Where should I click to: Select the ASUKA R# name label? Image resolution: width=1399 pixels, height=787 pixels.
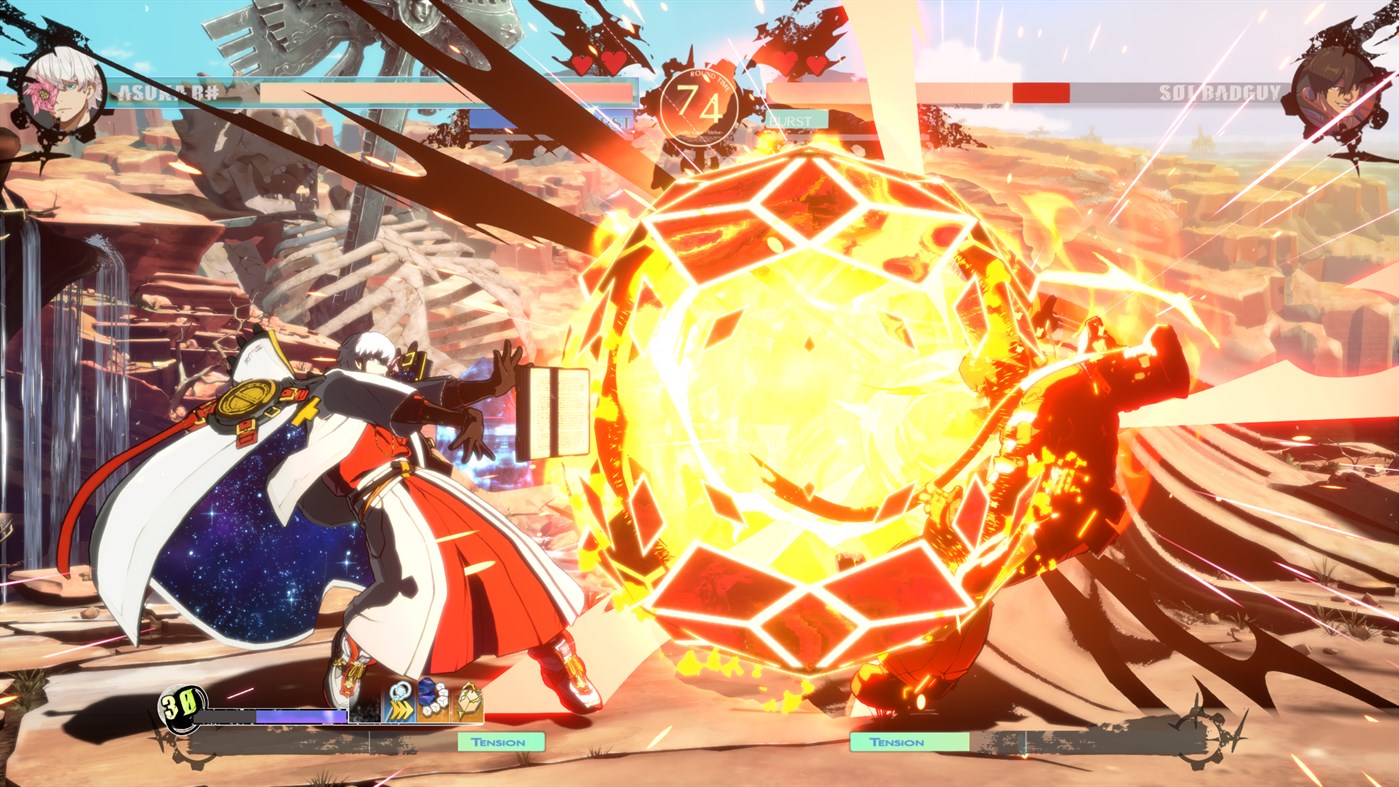pos(168,93)
